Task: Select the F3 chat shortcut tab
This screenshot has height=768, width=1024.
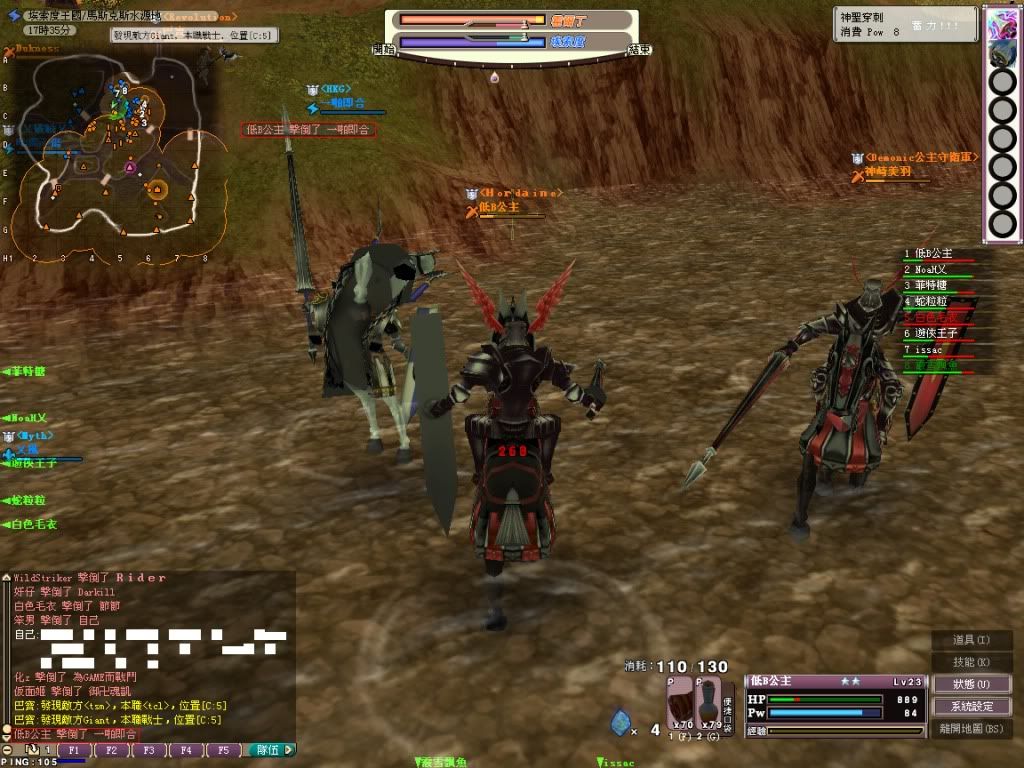Action: click(148, 750)
